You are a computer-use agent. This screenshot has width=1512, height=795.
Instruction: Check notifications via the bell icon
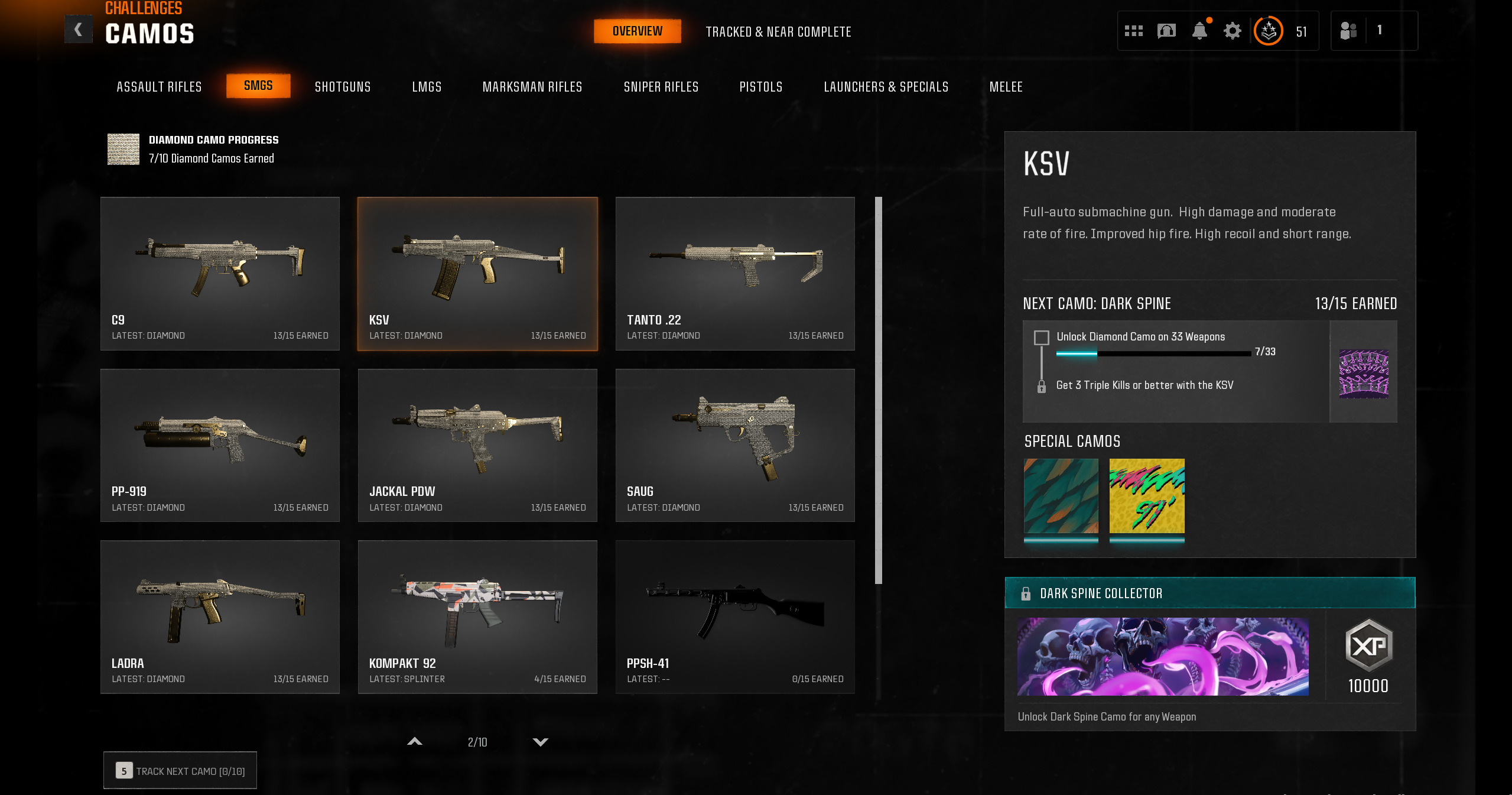tap(1199, 31)
